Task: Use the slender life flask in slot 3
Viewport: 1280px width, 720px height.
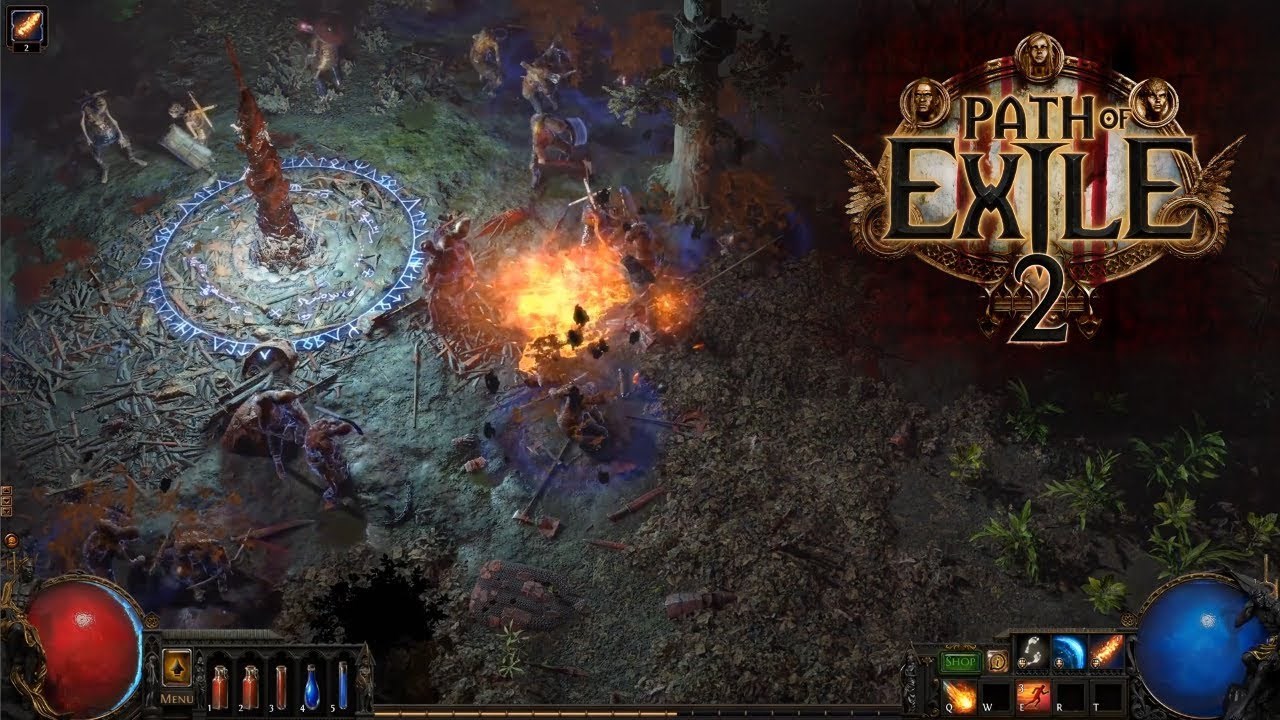Action: [x=281, y=686]
